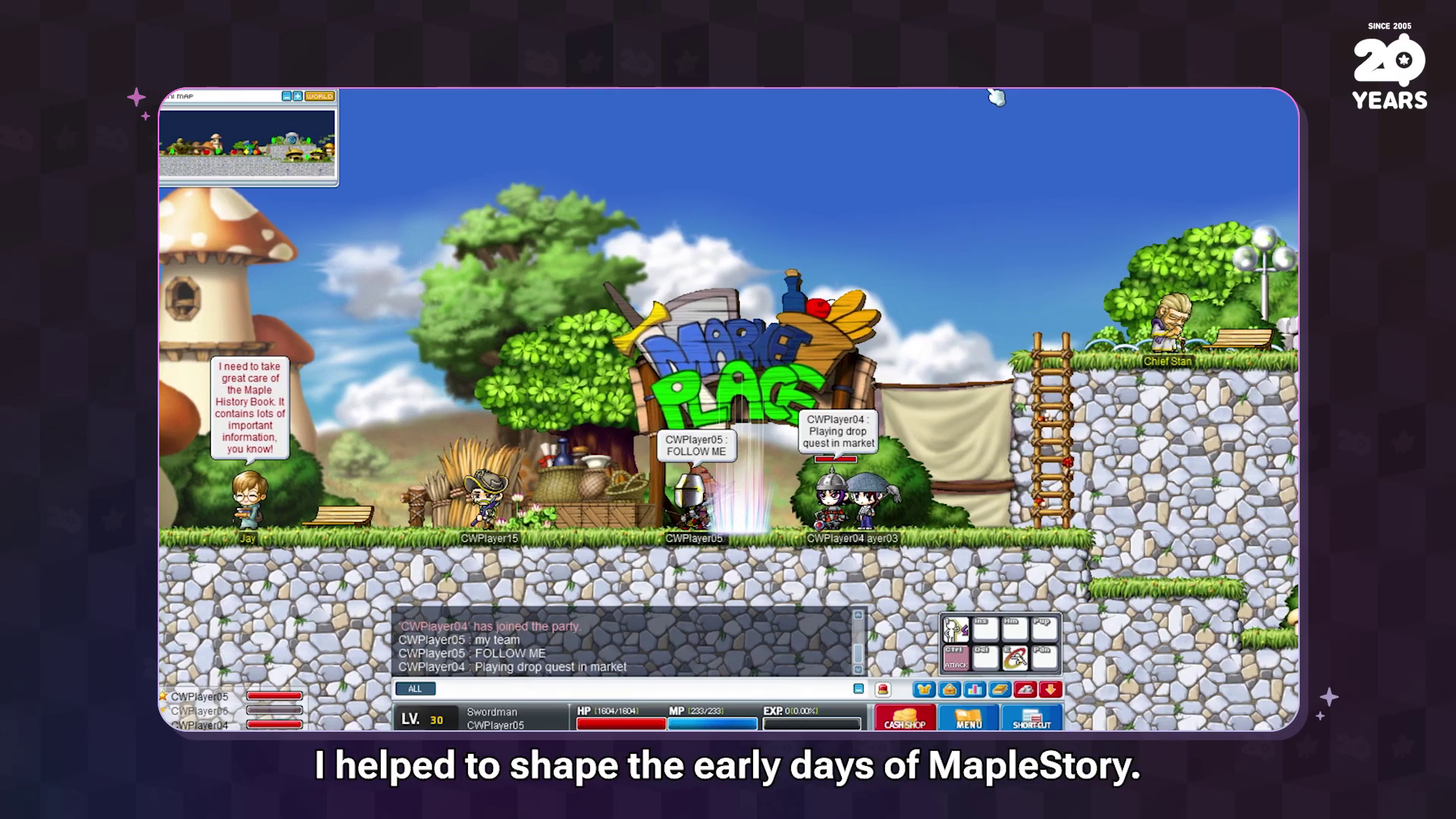Open the MENU tab at bottom right
Image resolution: width=1456 pixels, height=819 pixels.
[968, 720]
